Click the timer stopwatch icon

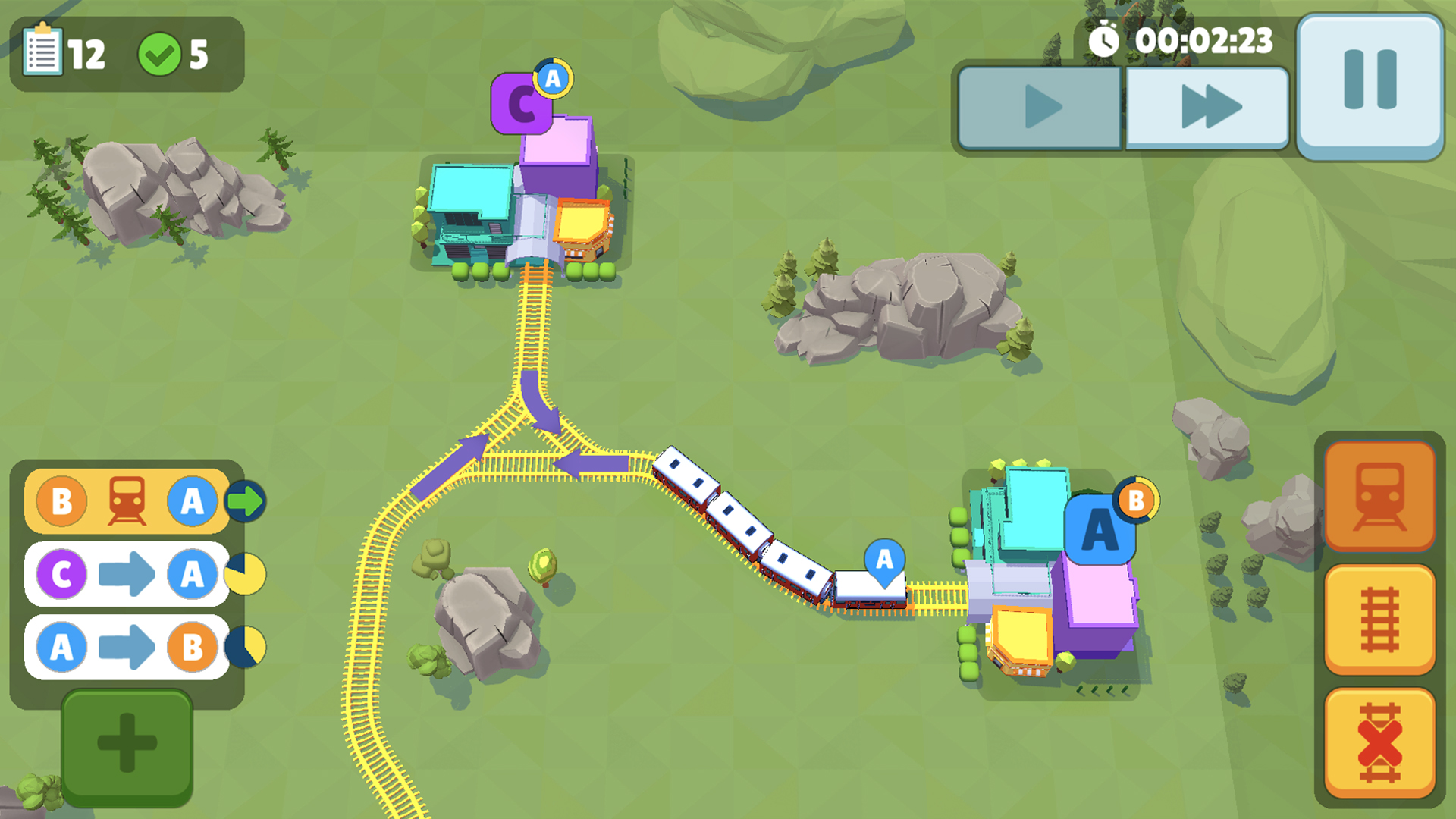(x=1103, y=38)
